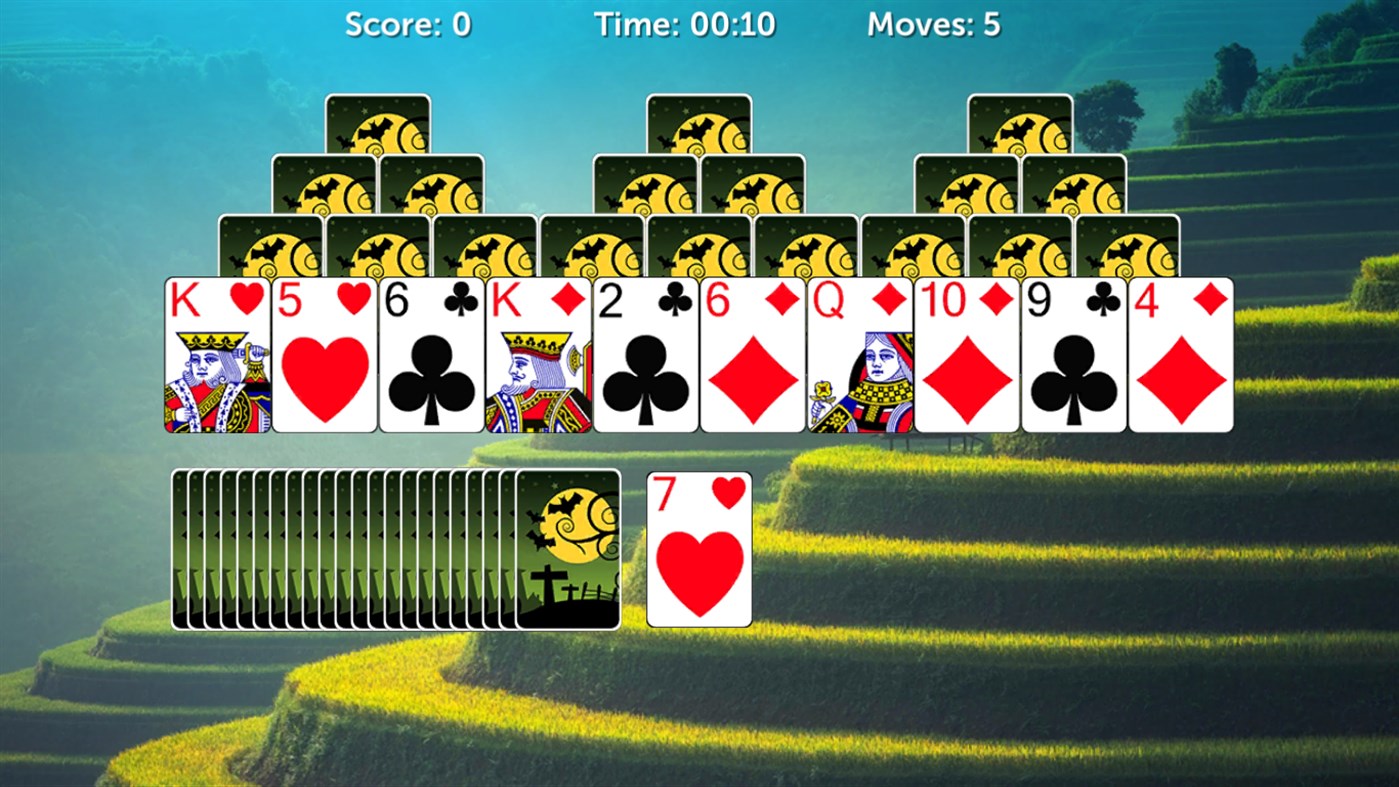Play the 4 of Diamonds card
This screenshot has width=1399, height=787.
tap(1181, 355)
